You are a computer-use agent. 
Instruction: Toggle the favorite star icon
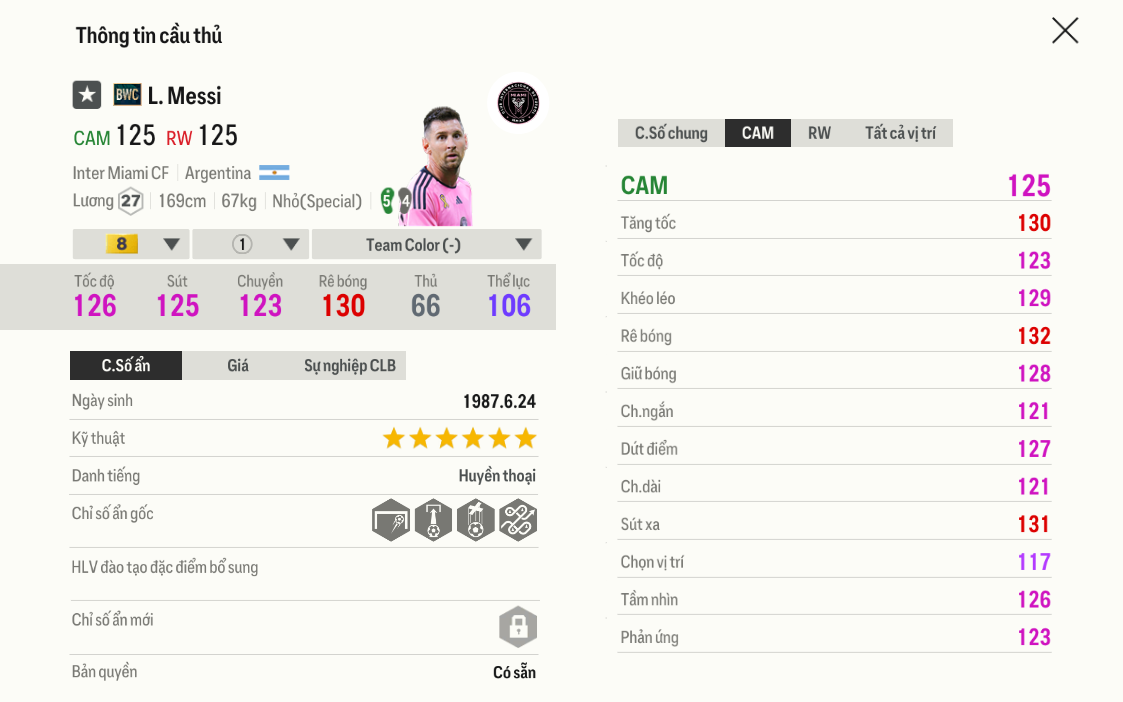[87, 95]
